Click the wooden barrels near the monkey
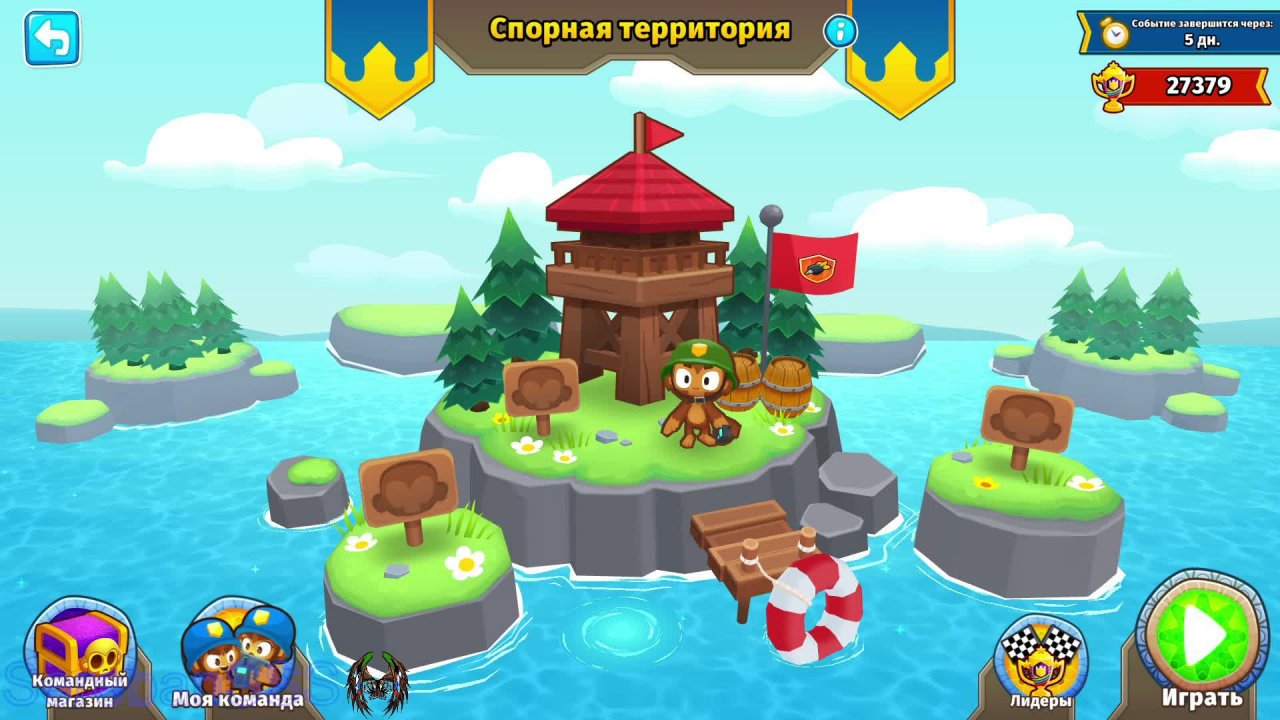 coord(775,385)
